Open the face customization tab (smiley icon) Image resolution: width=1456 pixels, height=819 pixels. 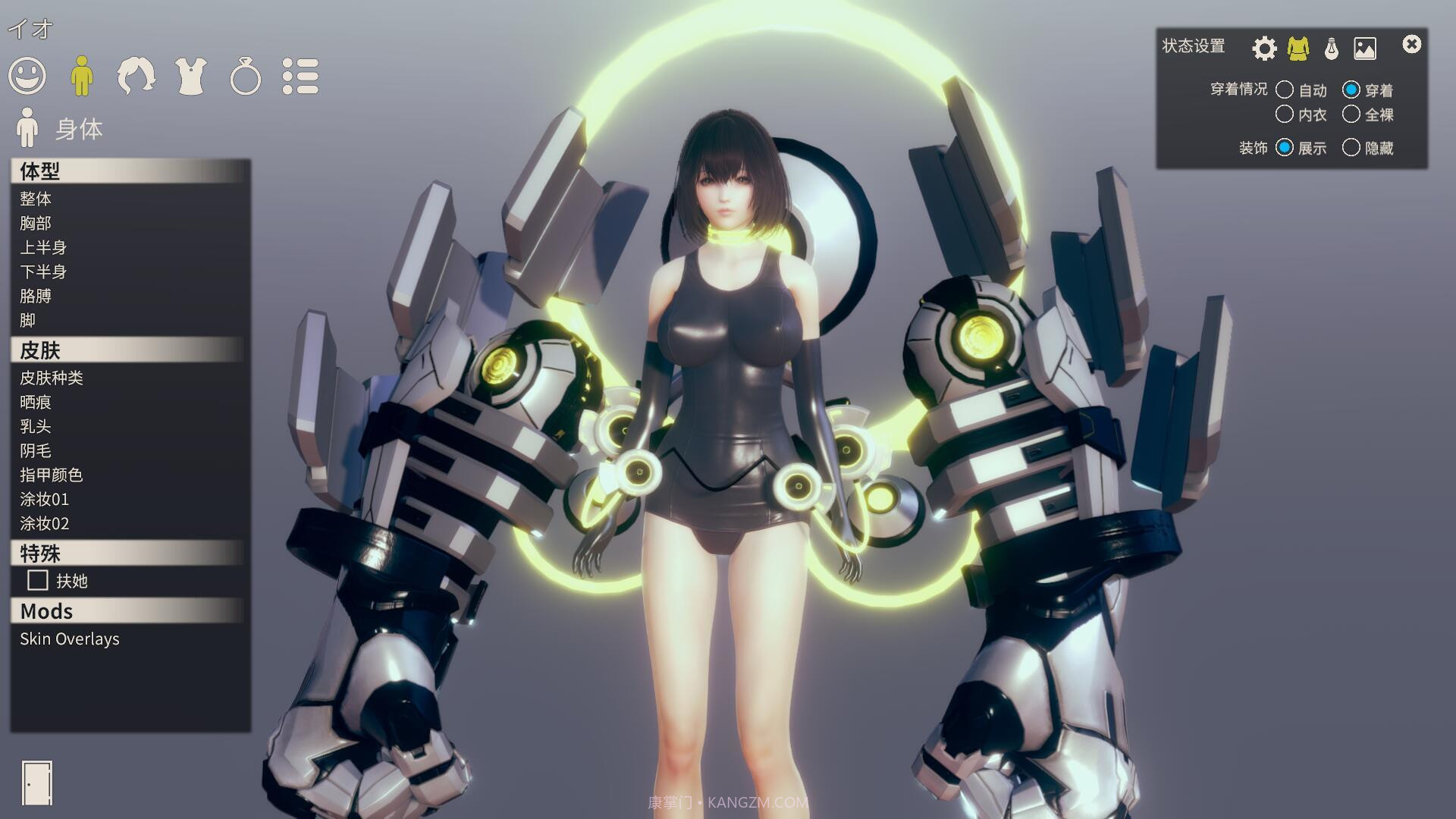point(28,76)
